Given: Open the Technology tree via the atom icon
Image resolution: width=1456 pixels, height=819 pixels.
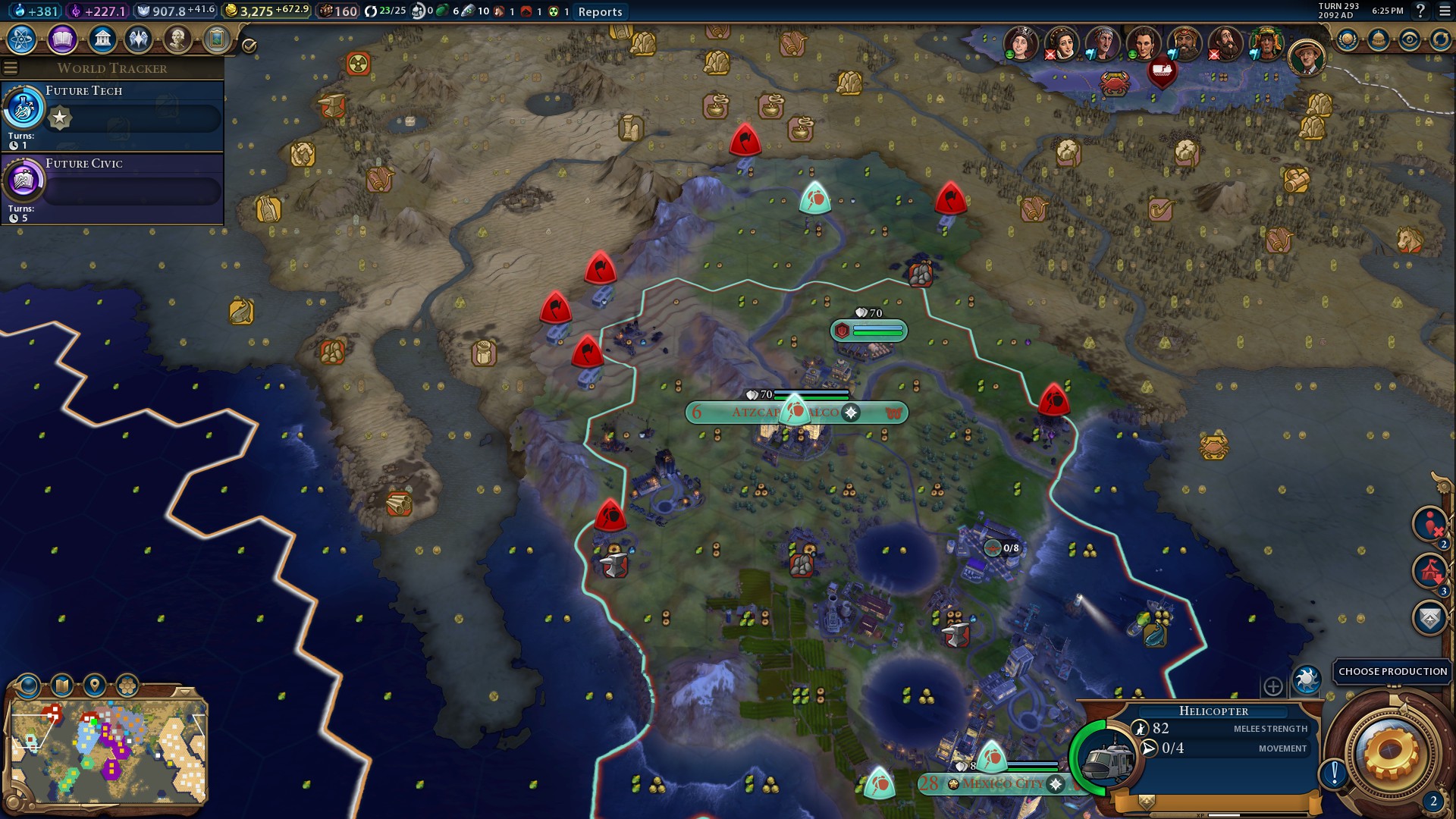Looking at the screenshot, I should click(23, 39).
